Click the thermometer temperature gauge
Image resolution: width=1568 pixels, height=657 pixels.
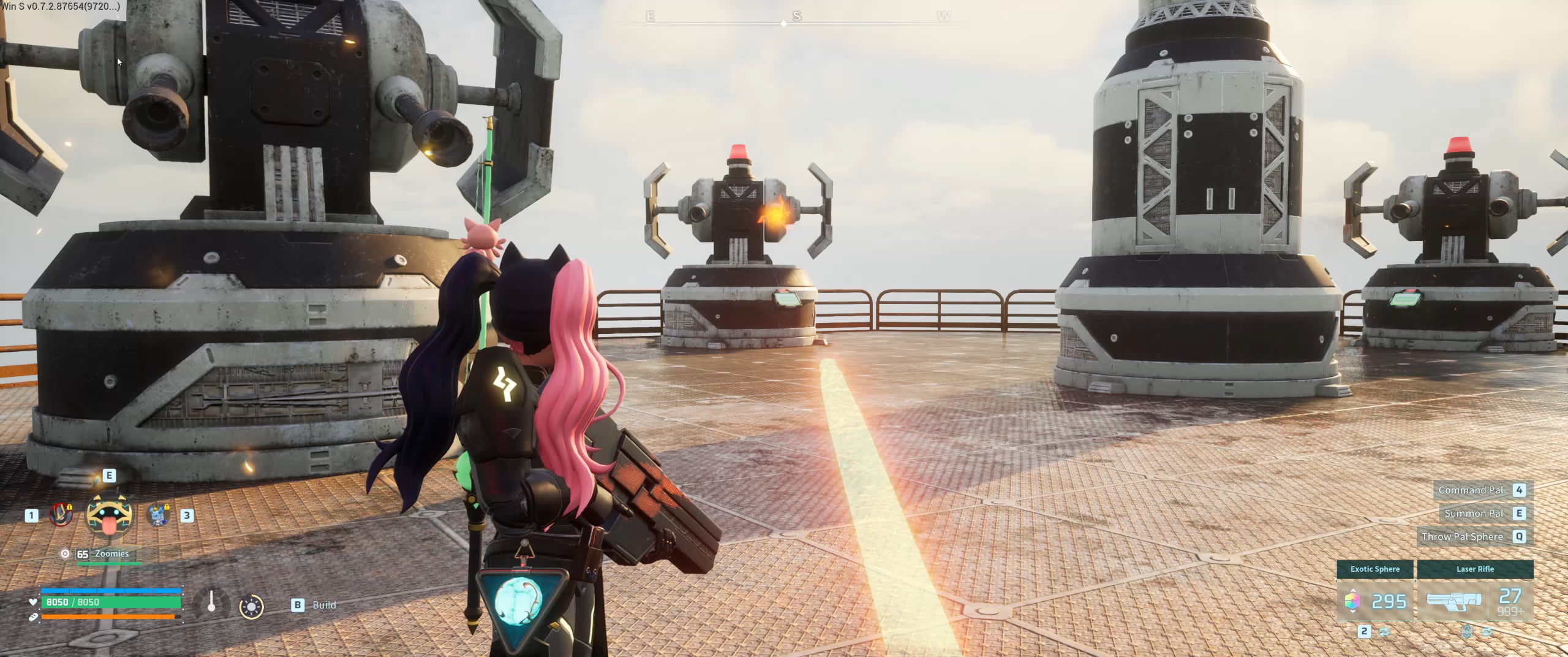point(211,602)
